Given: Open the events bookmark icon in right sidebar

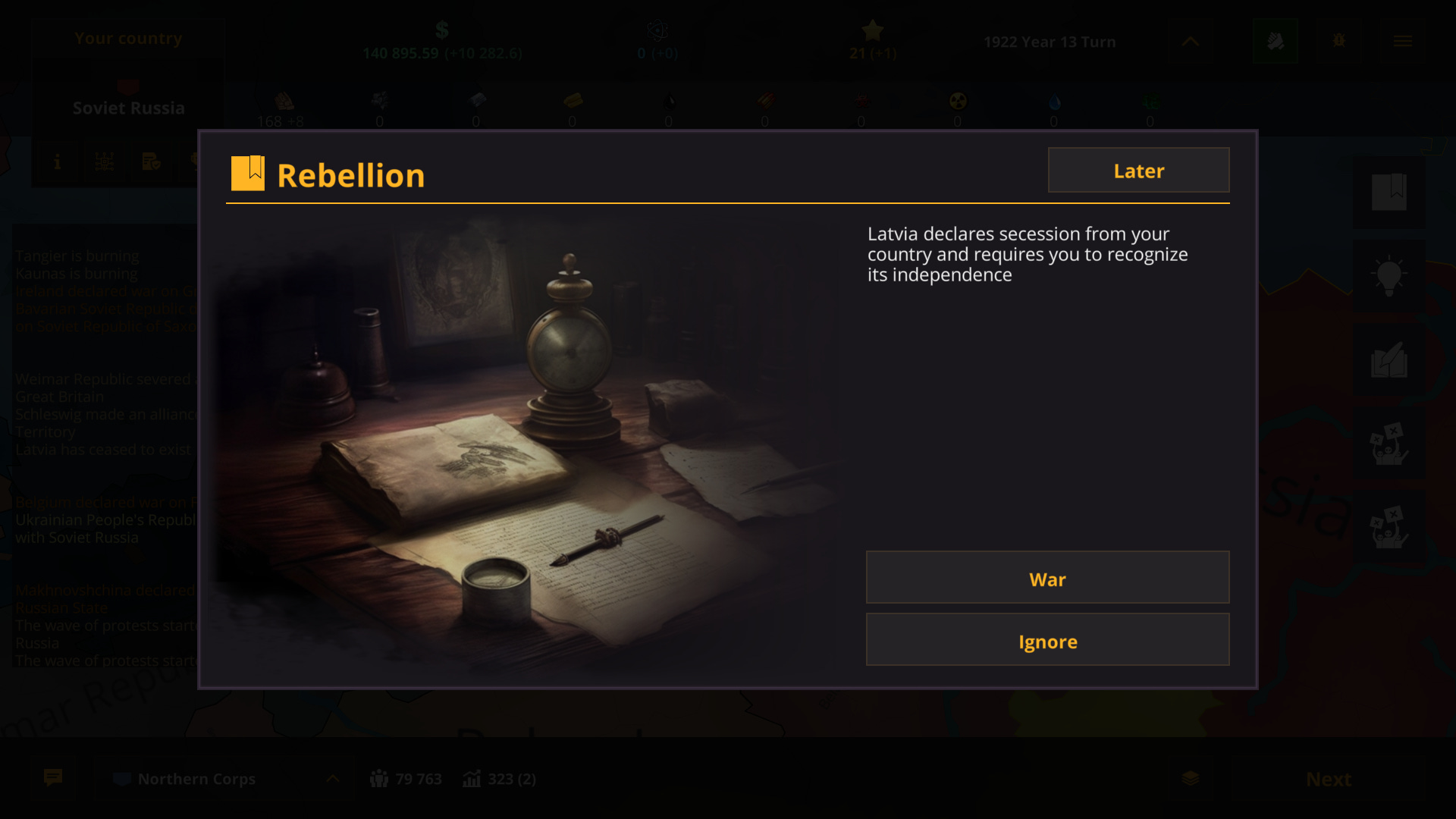Looking at the screenshot, I should point(1390,192).
